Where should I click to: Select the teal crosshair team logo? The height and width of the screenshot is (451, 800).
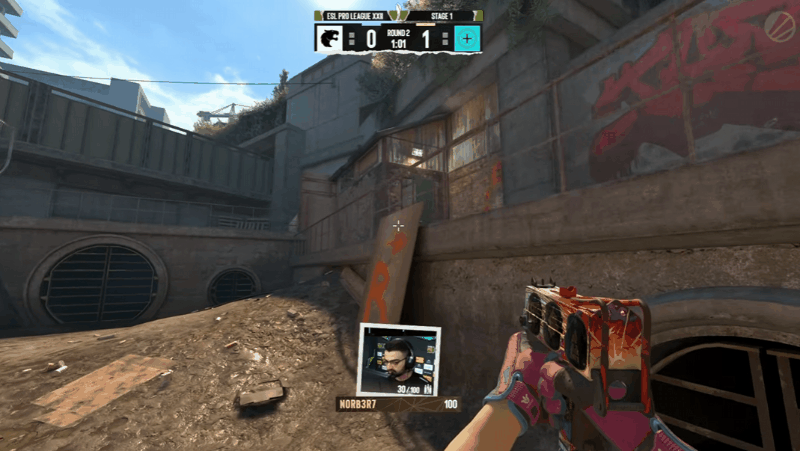[x=467, y=40]
